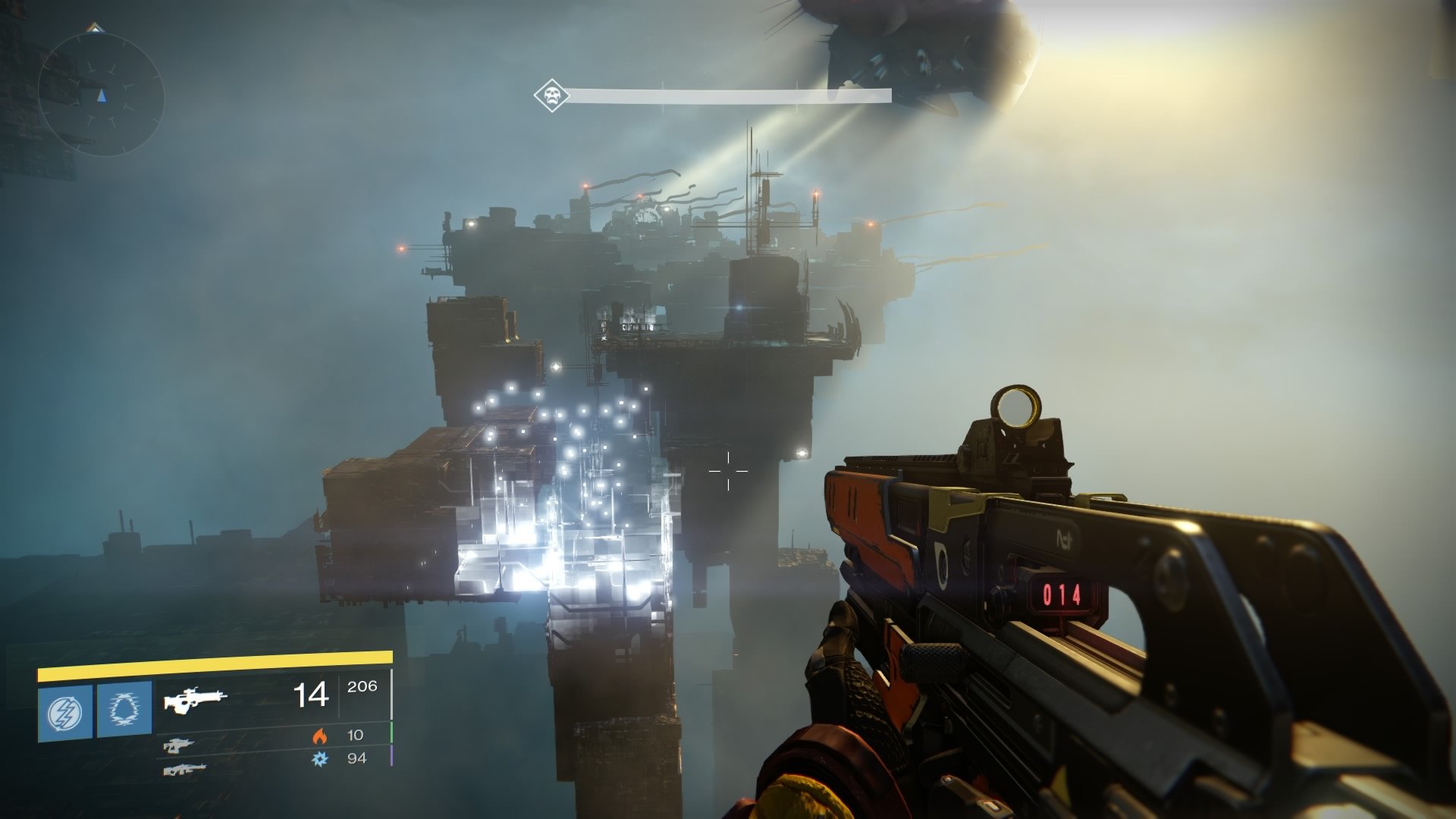Select the equipped primary rifle icon

[196, 700]
